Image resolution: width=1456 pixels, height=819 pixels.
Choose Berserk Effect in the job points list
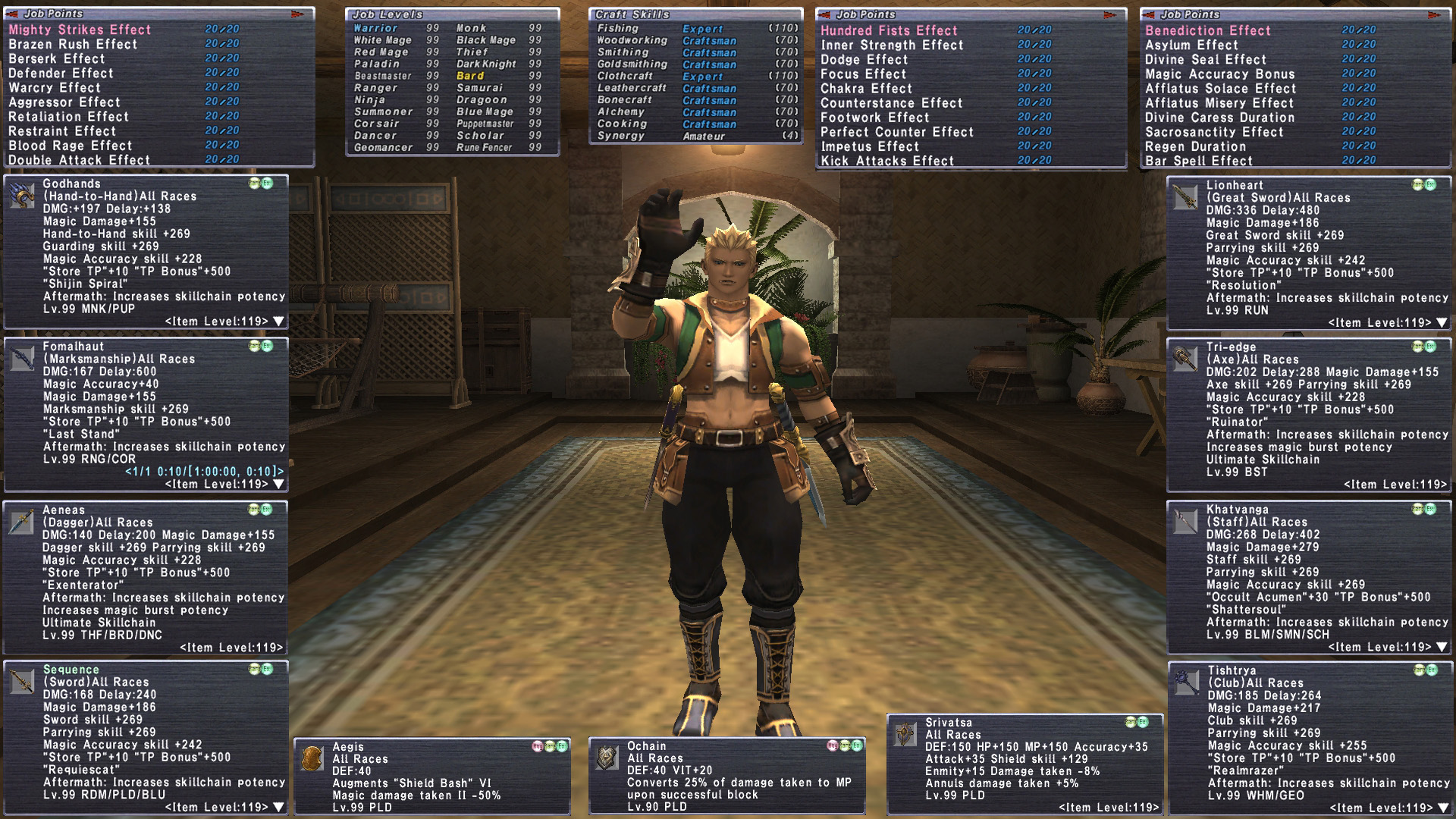coord(57,58)
